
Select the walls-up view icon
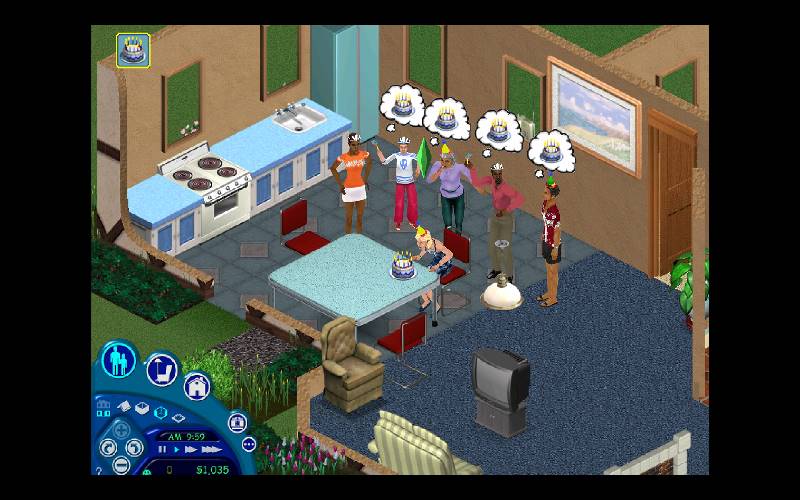coord(142,408)
